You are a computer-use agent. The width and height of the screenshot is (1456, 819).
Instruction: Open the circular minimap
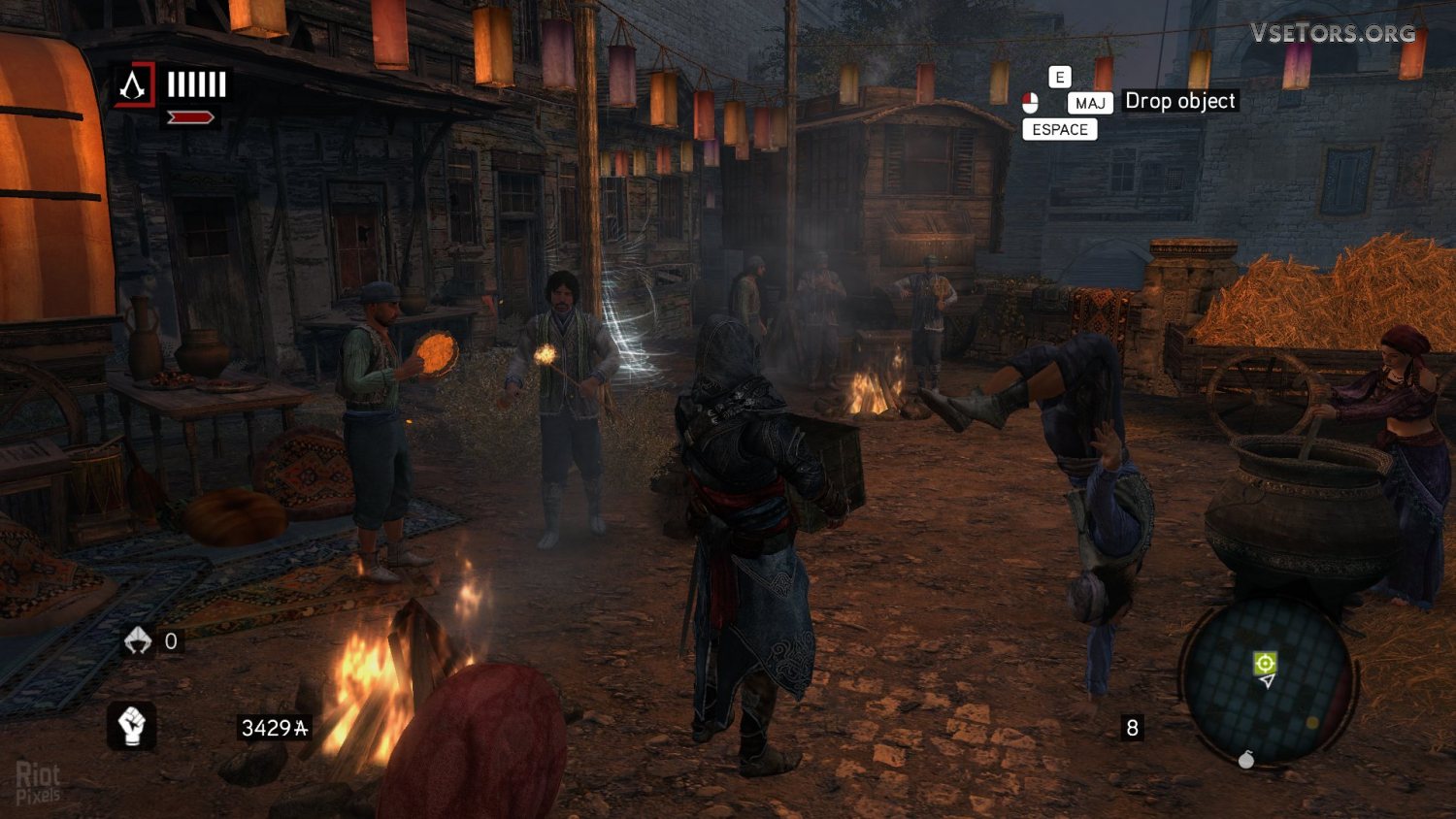[x=1268, y=679]
